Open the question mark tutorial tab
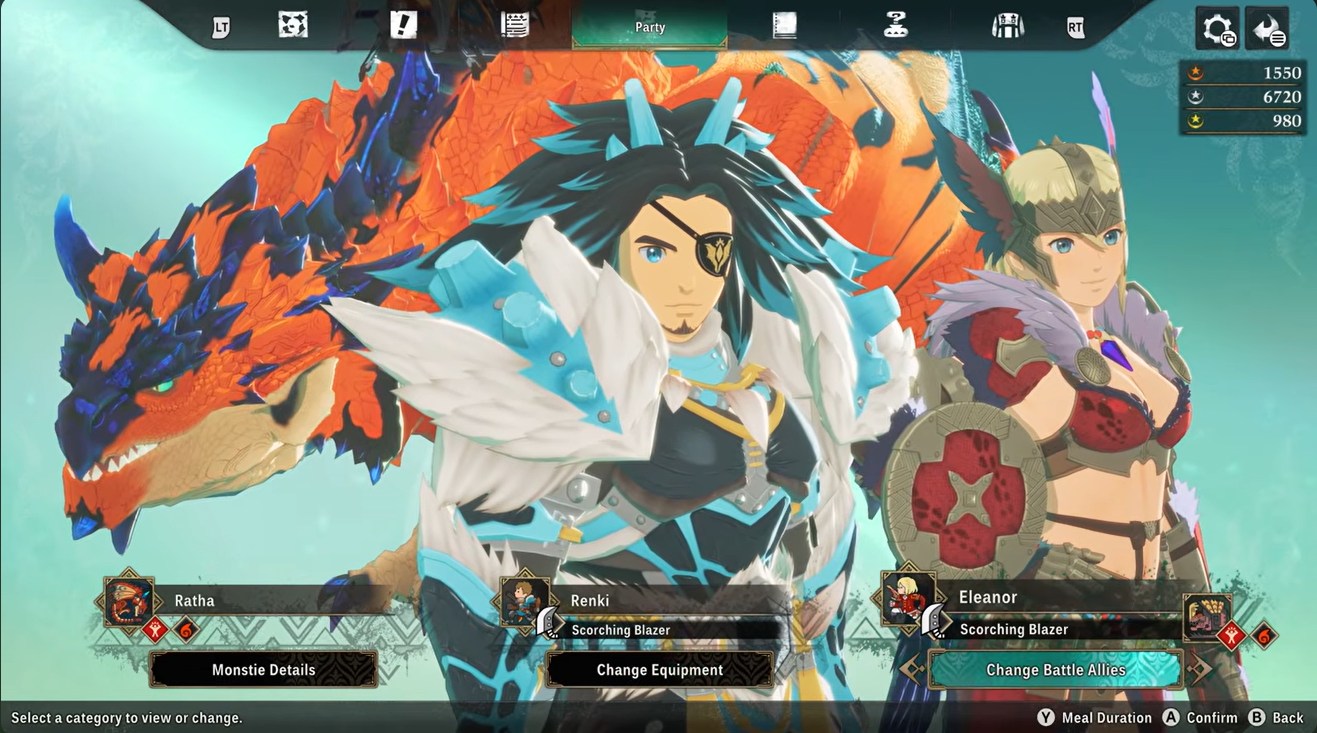 (896, 26)
